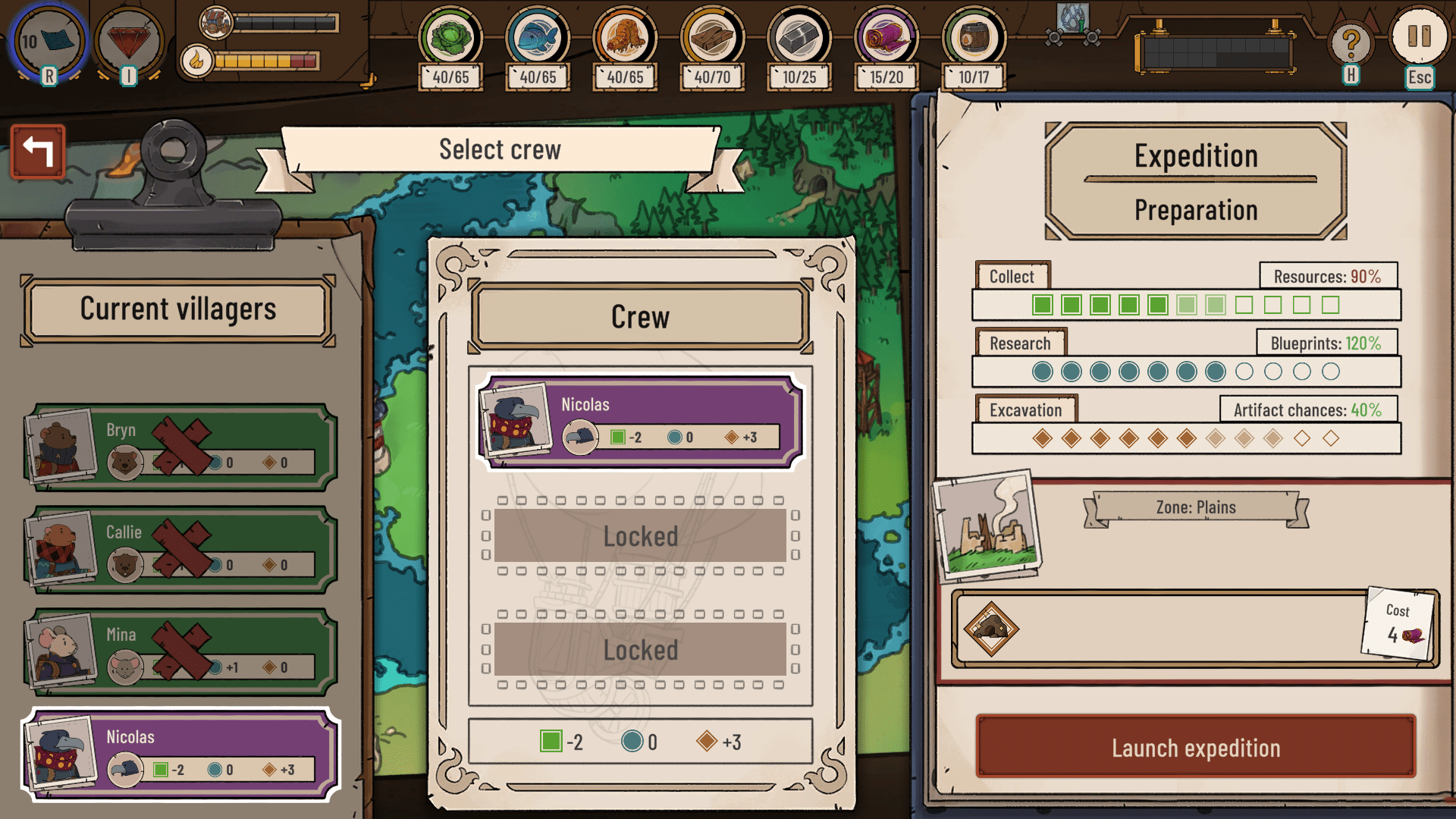Viewport: 1456px width, 819px height.
Task: Click the orange larva resource icon
Action: point(625,36)
